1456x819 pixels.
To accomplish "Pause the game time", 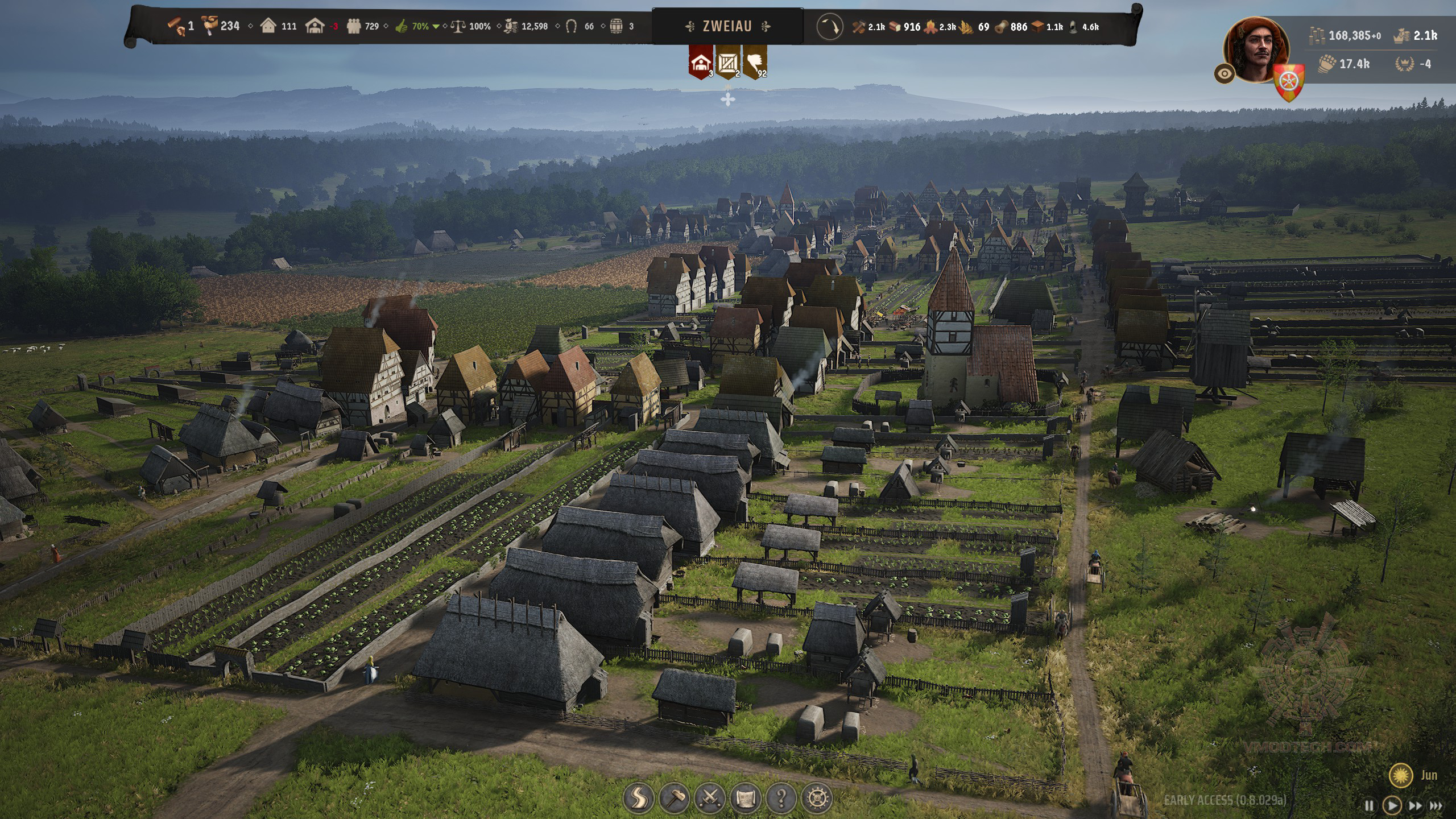I will [1369, 805].
